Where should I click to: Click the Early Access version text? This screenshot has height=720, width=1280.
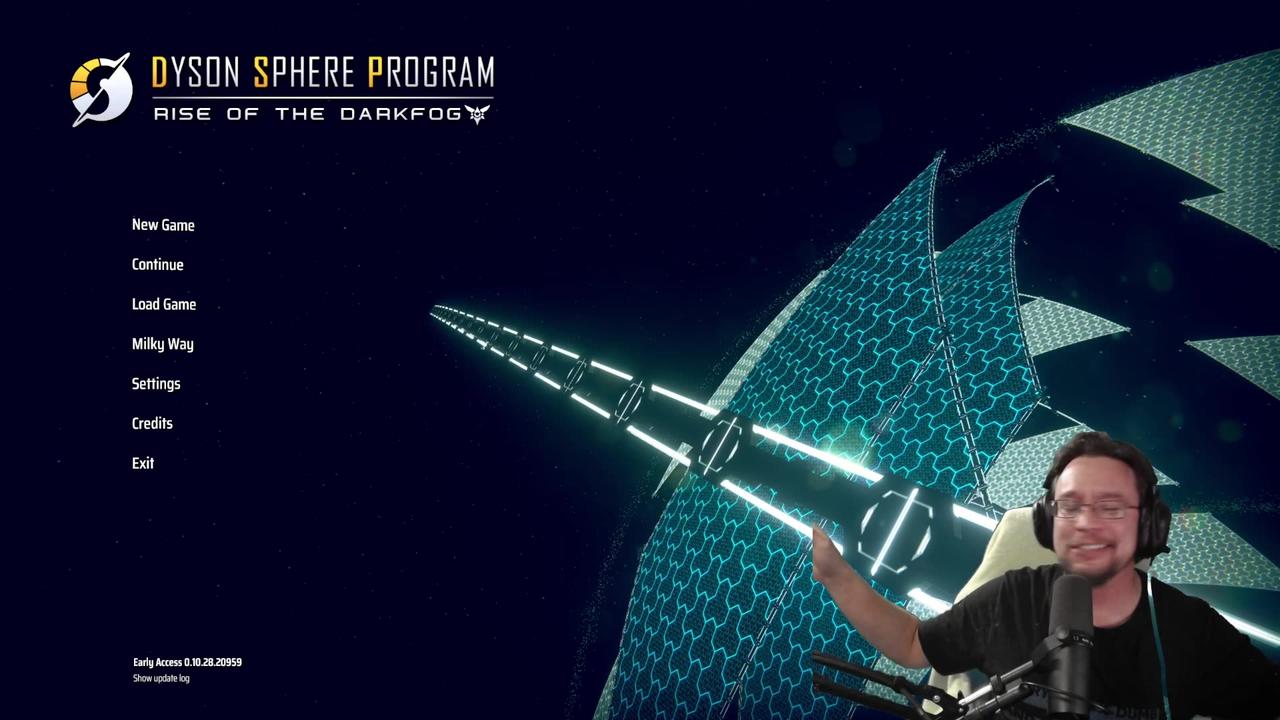pyautogui.click(x=187, y=662)
